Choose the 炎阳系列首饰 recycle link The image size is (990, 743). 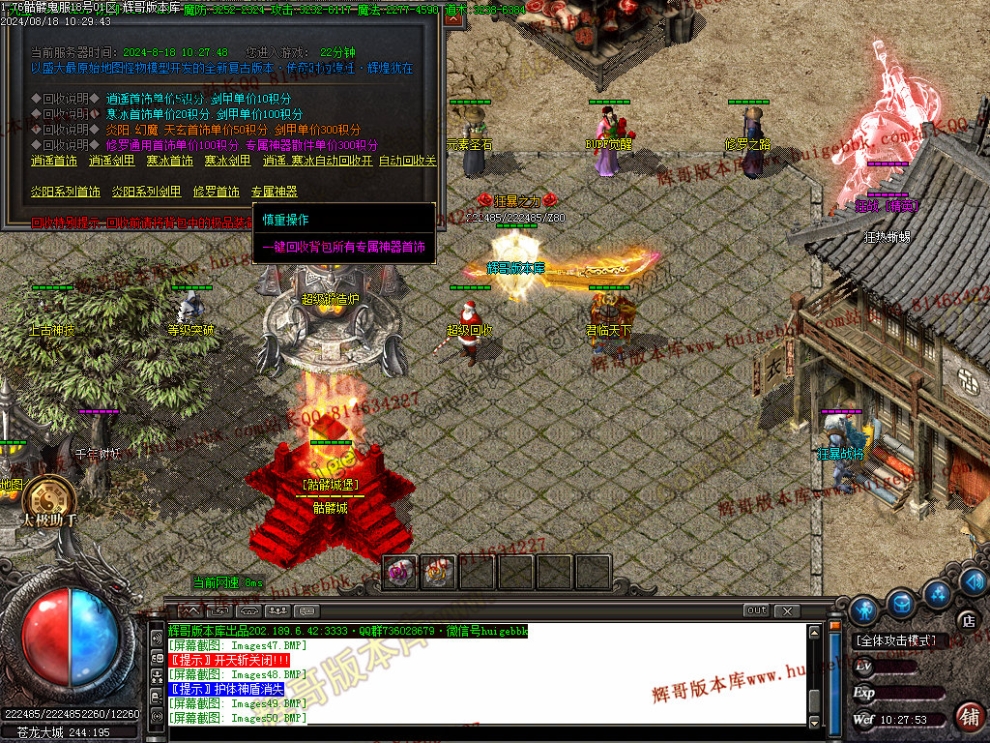(66, 192)
